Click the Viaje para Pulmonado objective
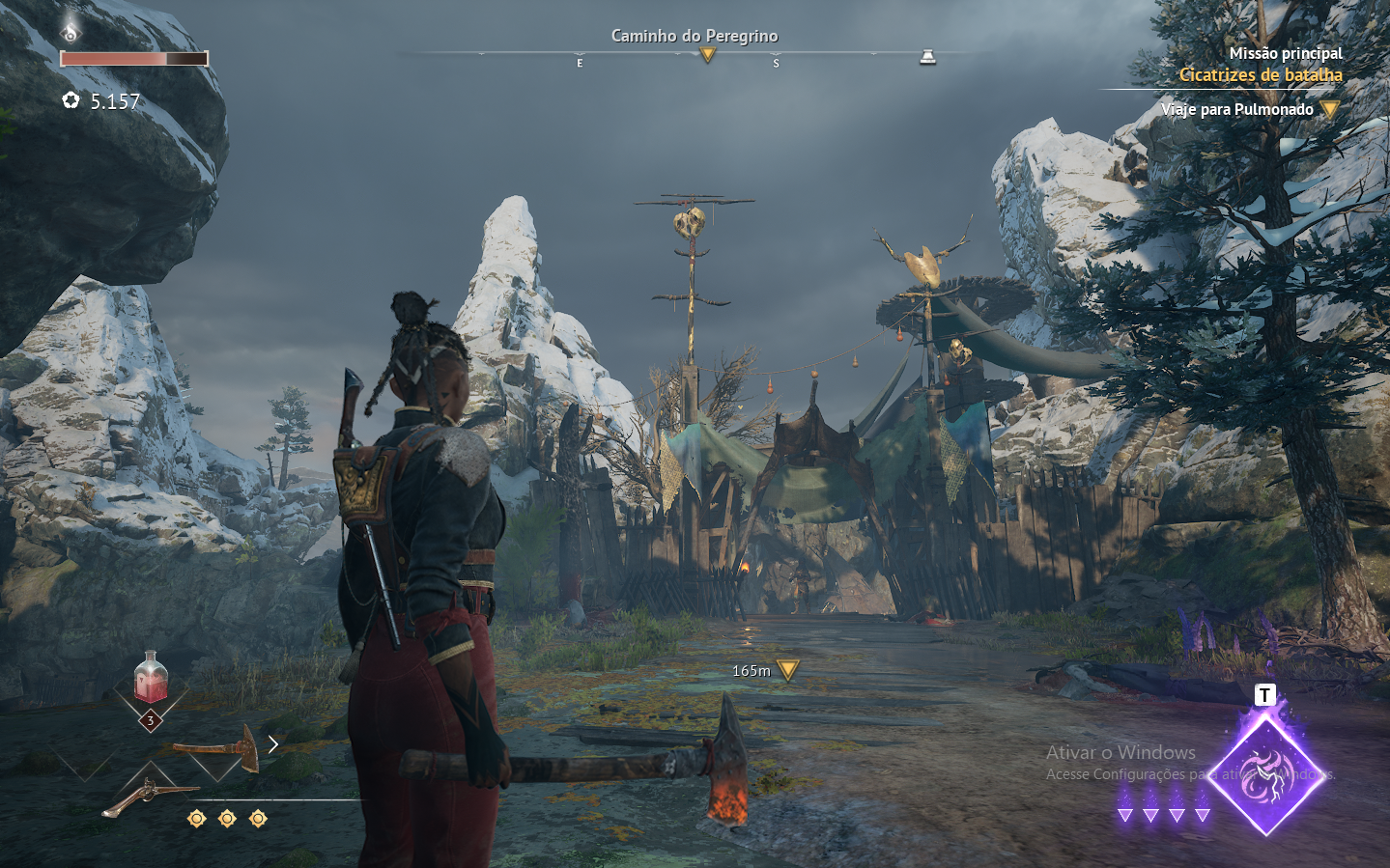This screenshot has width=1390, height=868. (x=1236, y=109)
